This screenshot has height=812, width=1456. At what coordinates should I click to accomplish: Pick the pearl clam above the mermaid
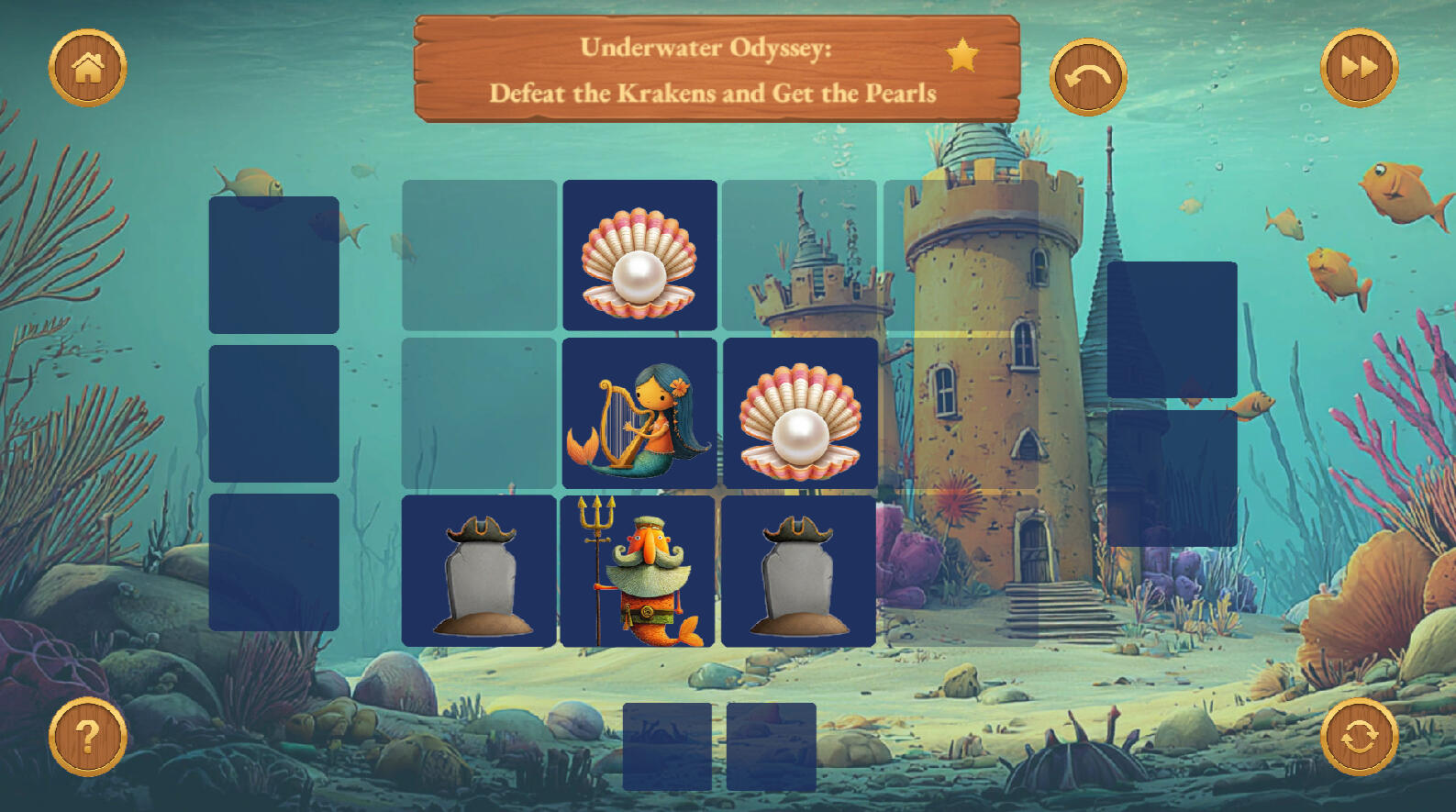click(x=639, y=255)
